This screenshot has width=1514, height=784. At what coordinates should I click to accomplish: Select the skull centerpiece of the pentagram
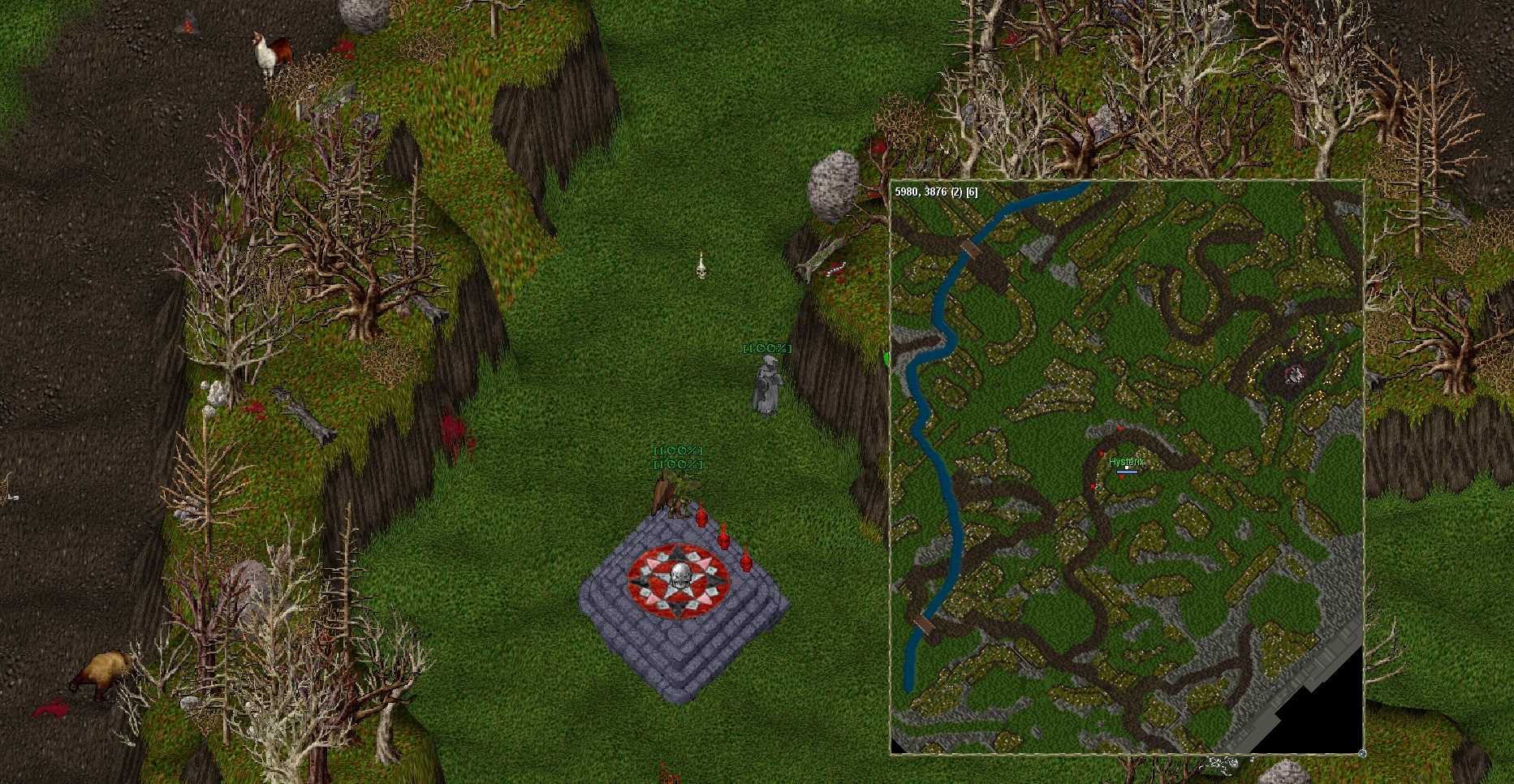[x=679, y=575]
